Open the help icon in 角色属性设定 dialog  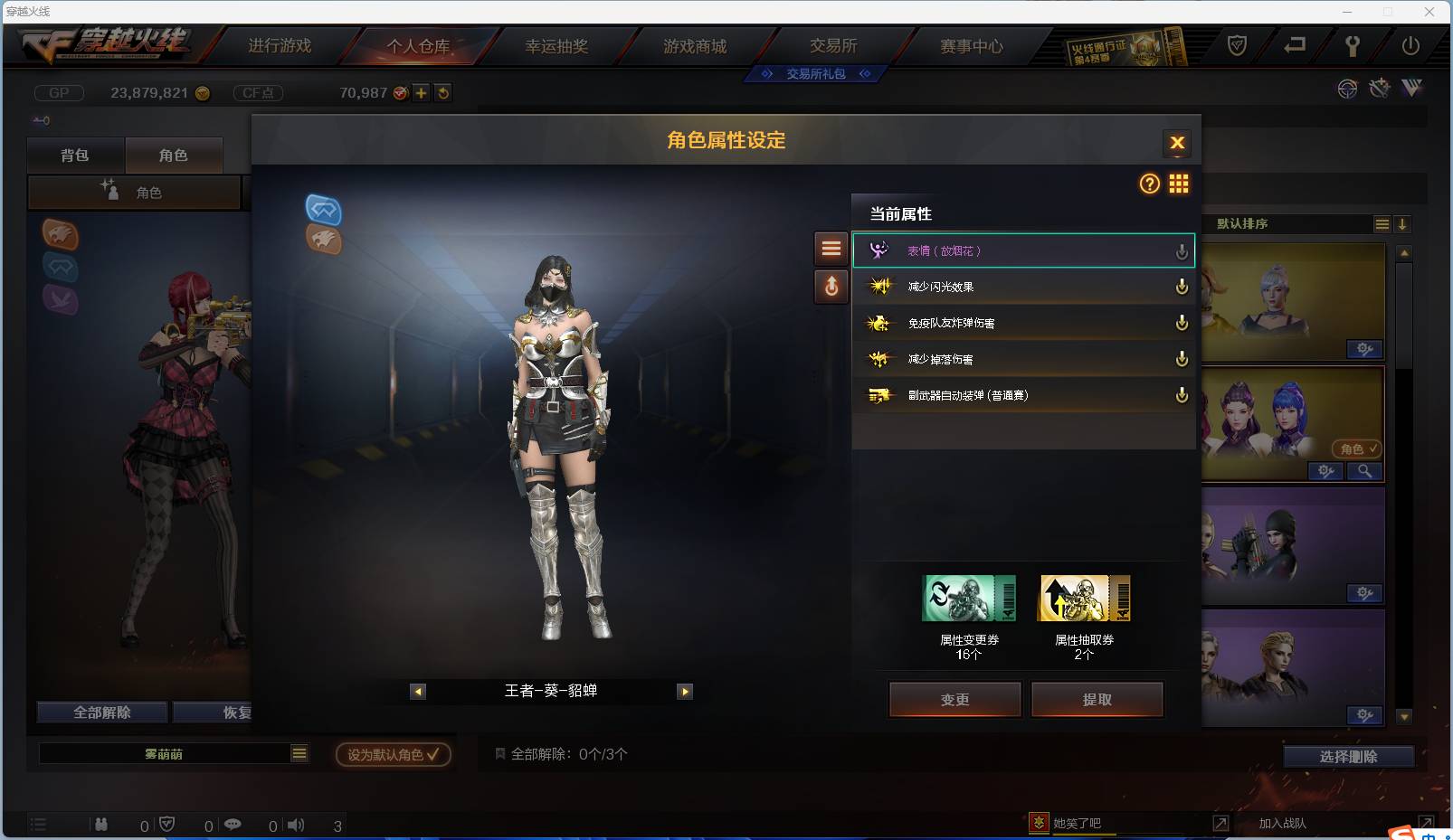click(1149, 184)
